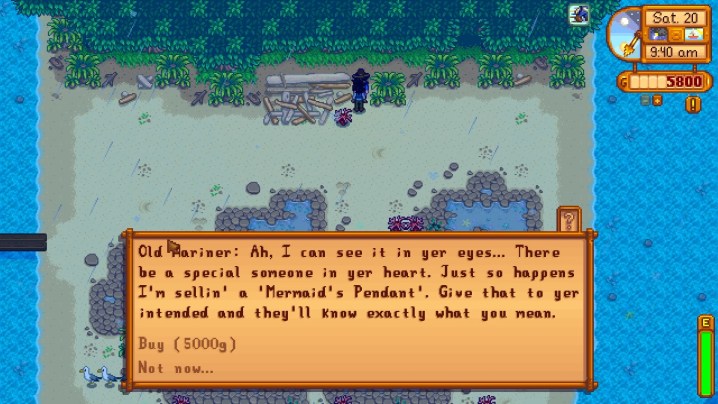Viewport: 718px width, 404px height.
Task: Open the journal exclamation mark icon
Action: (x=693, y=104)
